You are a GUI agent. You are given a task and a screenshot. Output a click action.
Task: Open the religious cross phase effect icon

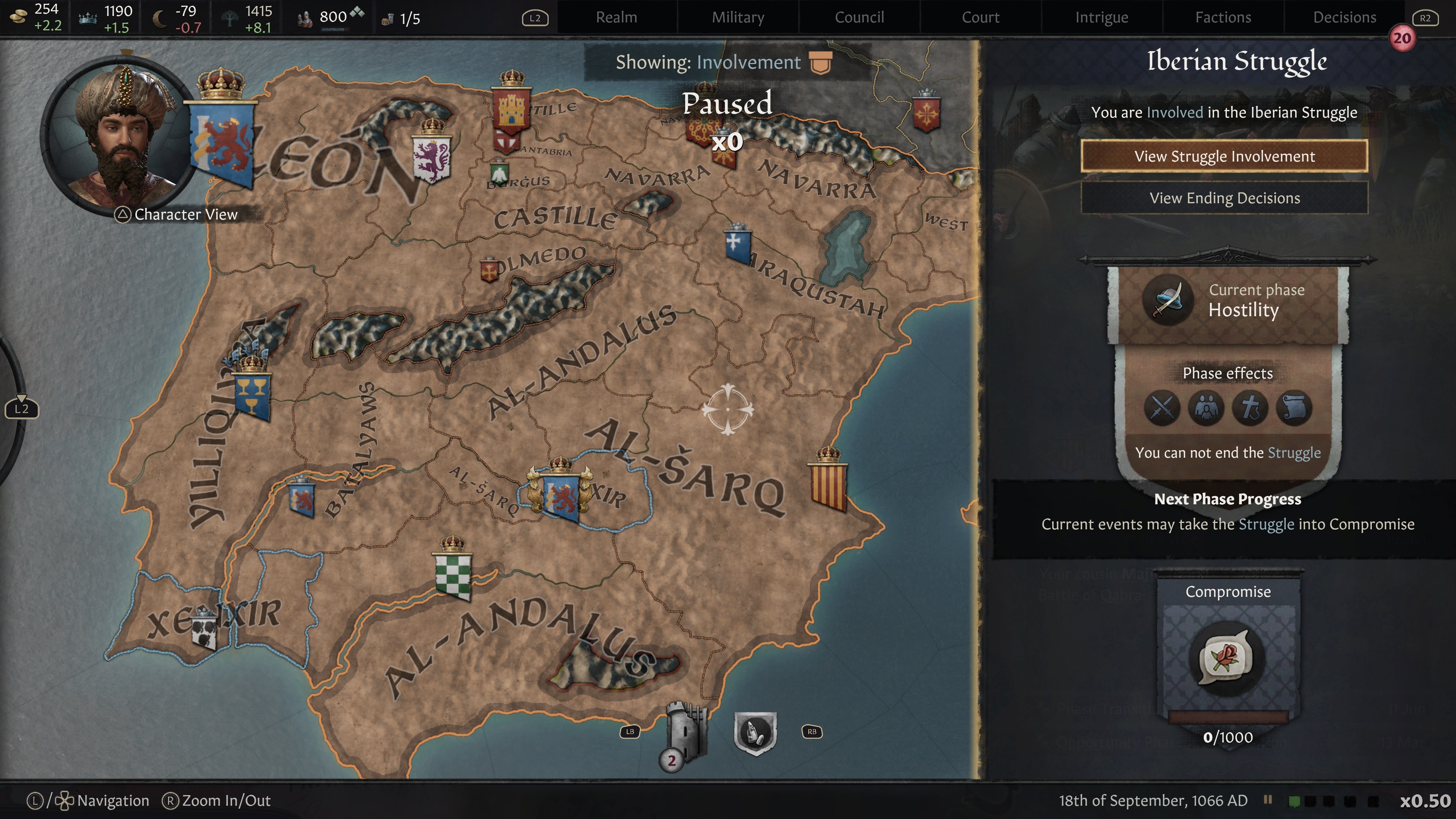tap(1250, 408)
